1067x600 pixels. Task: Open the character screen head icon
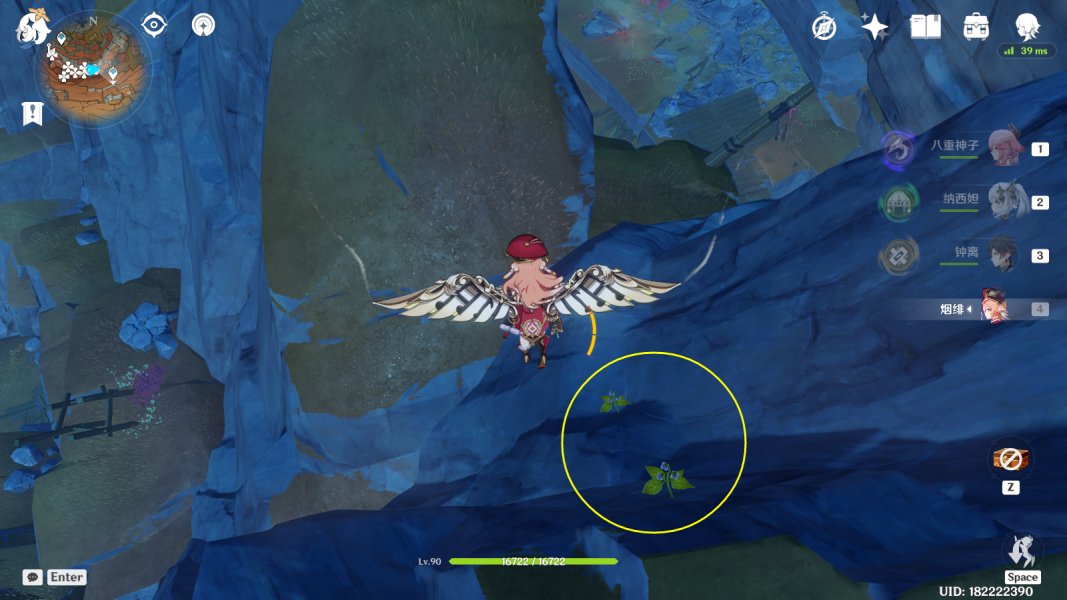click(x=1027, y=26)
